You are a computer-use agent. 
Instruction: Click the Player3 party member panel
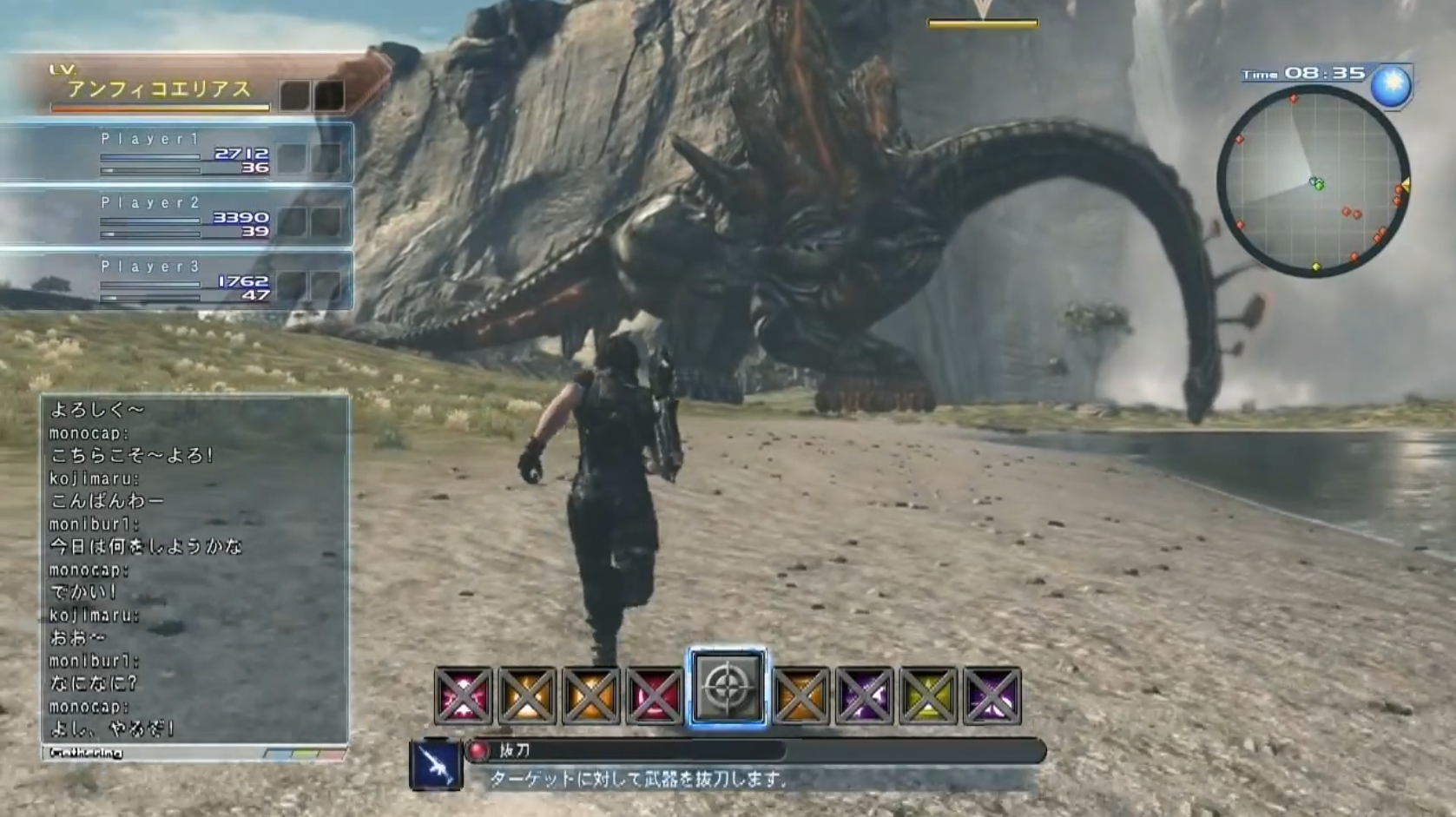177,280
